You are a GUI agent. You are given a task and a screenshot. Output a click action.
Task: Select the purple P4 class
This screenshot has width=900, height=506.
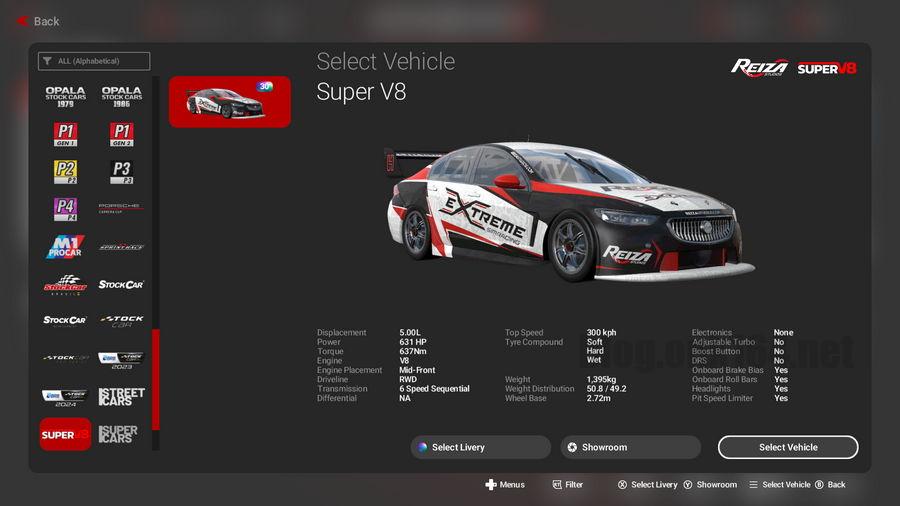(65, 209)
